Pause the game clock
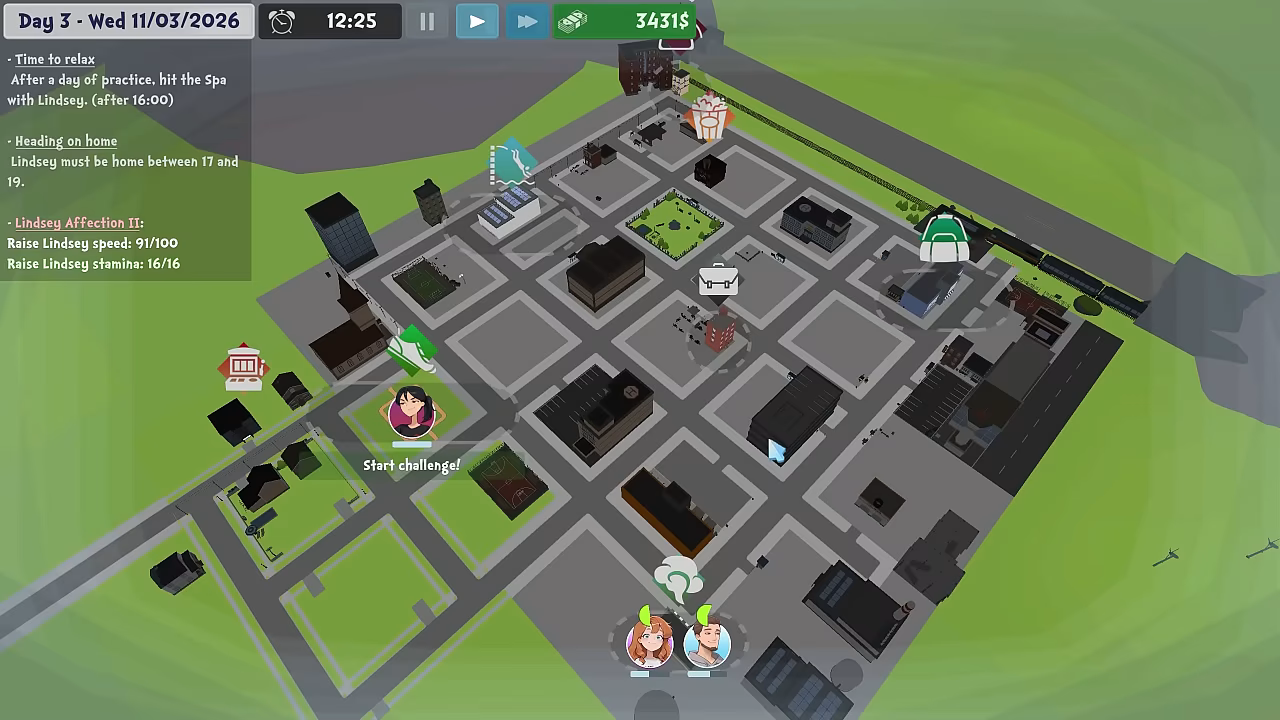Image resolution: width=1280 pixels, height=720 pixels. [427, 21]
